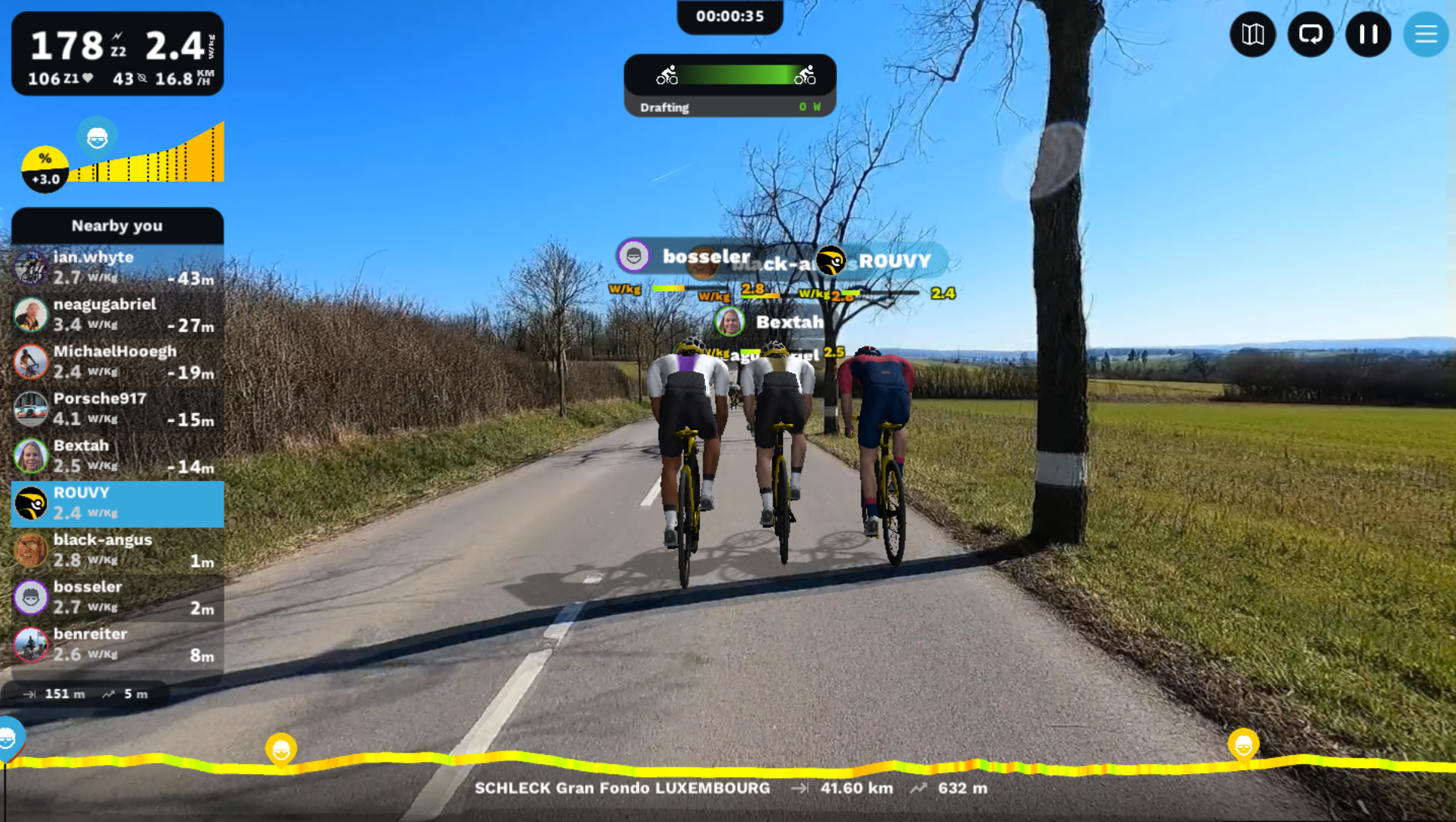Open the route map view
The height and width of the screenshot is (822, 1456).
coord(1252,34)
